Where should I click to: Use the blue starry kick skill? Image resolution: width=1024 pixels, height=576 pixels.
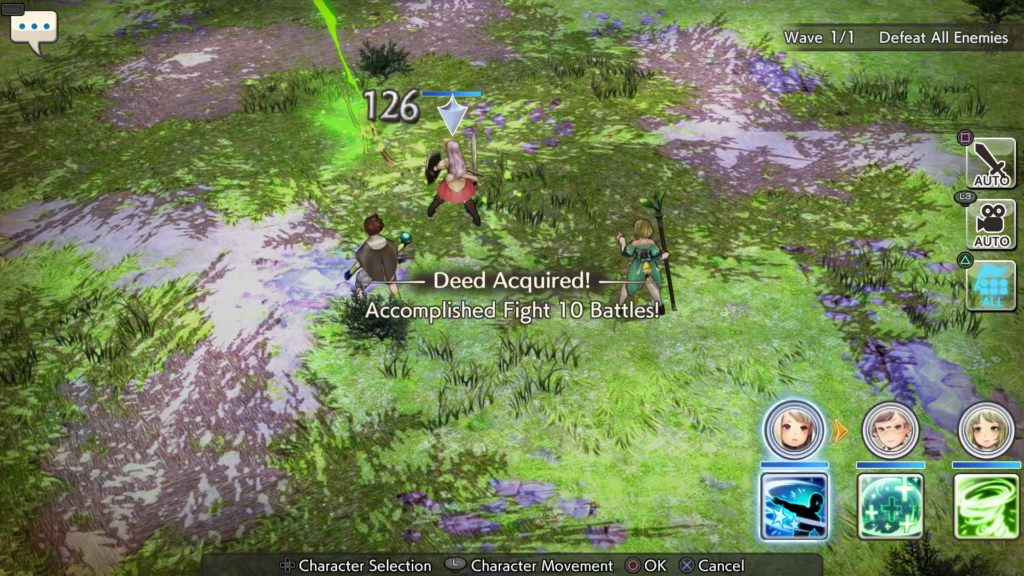coord(794,507)
